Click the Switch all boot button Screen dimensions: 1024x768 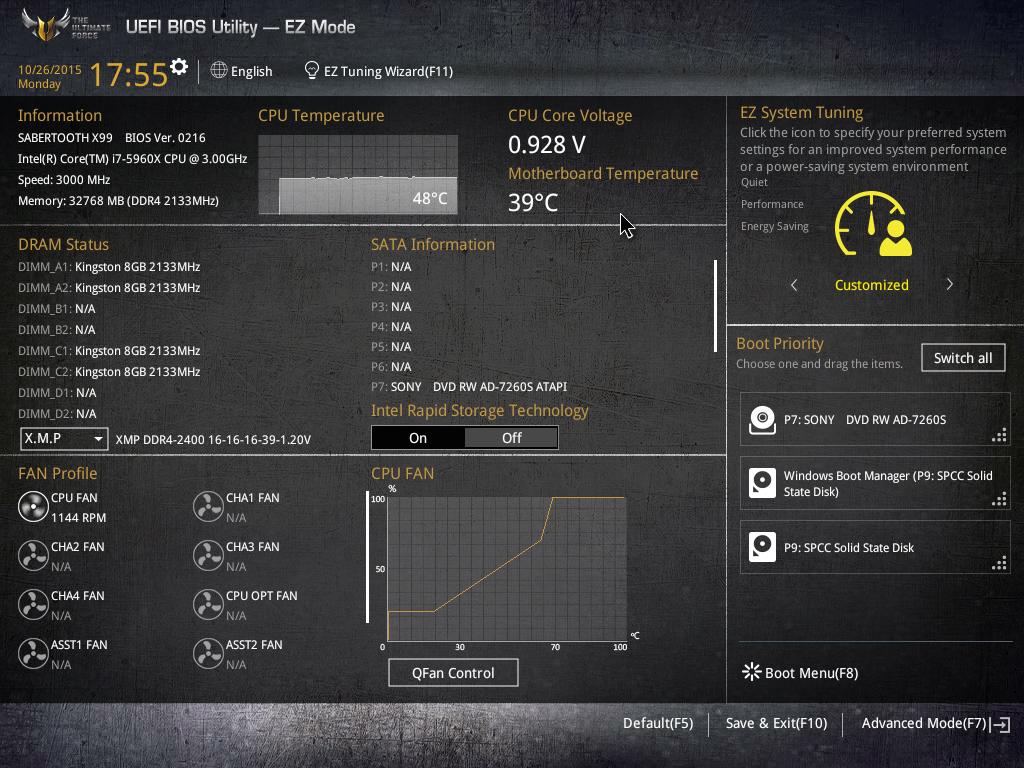click(x=962, y=358)
